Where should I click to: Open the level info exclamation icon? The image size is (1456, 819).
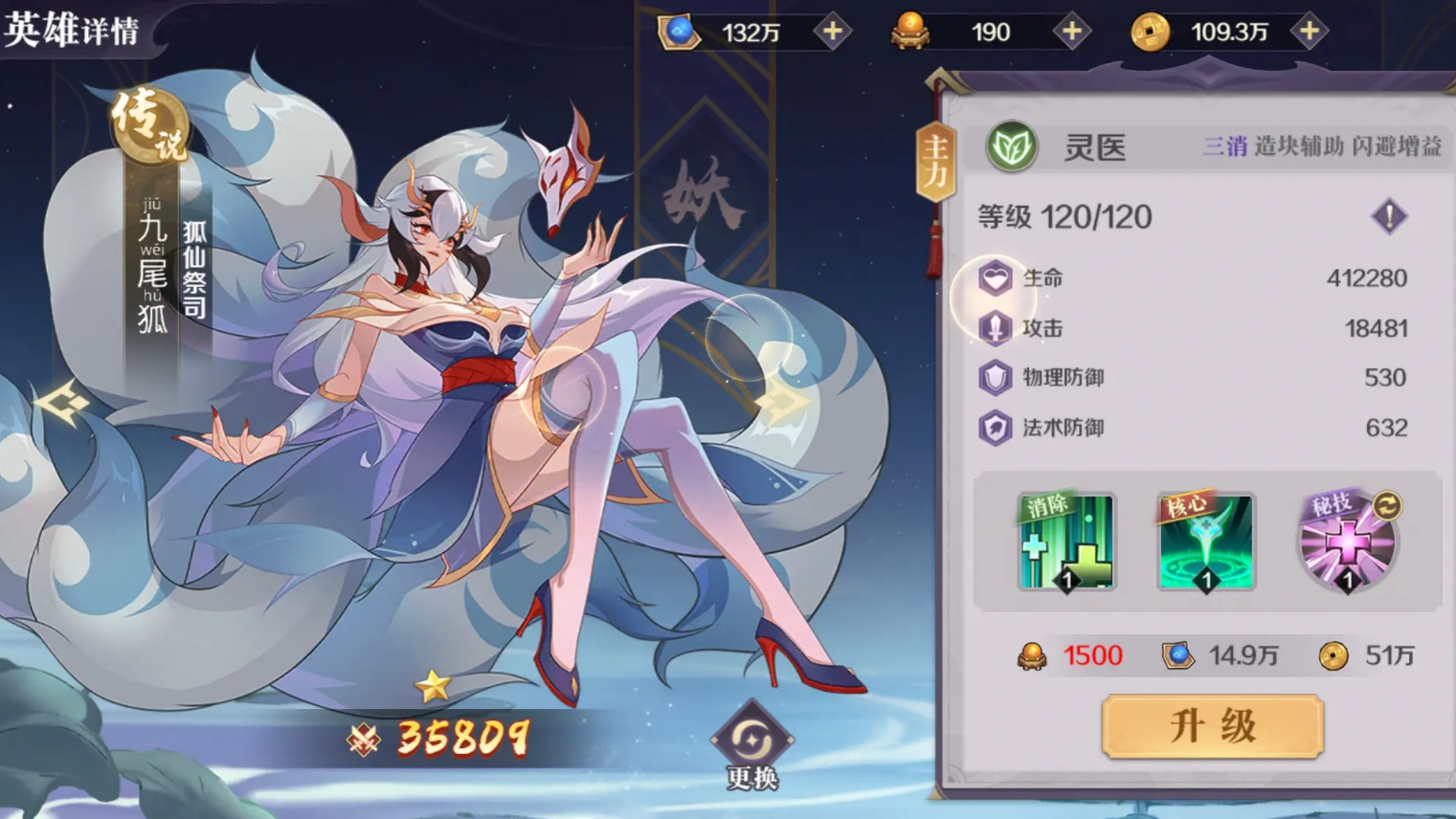[x=1389, y=216]
